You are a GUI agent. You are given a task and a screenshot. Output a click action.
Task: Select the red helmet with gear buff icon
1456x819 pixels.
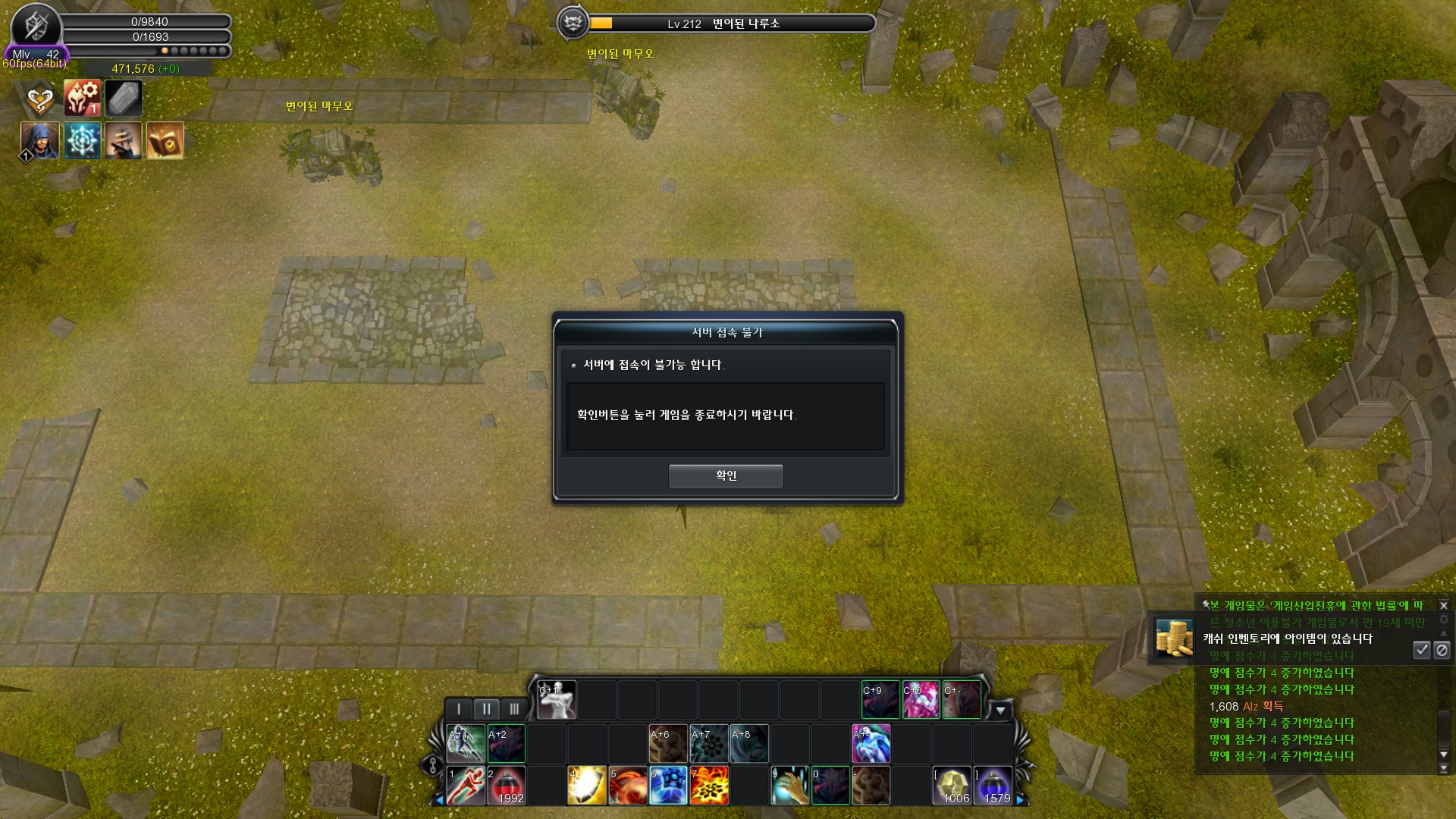pos(82,99)
